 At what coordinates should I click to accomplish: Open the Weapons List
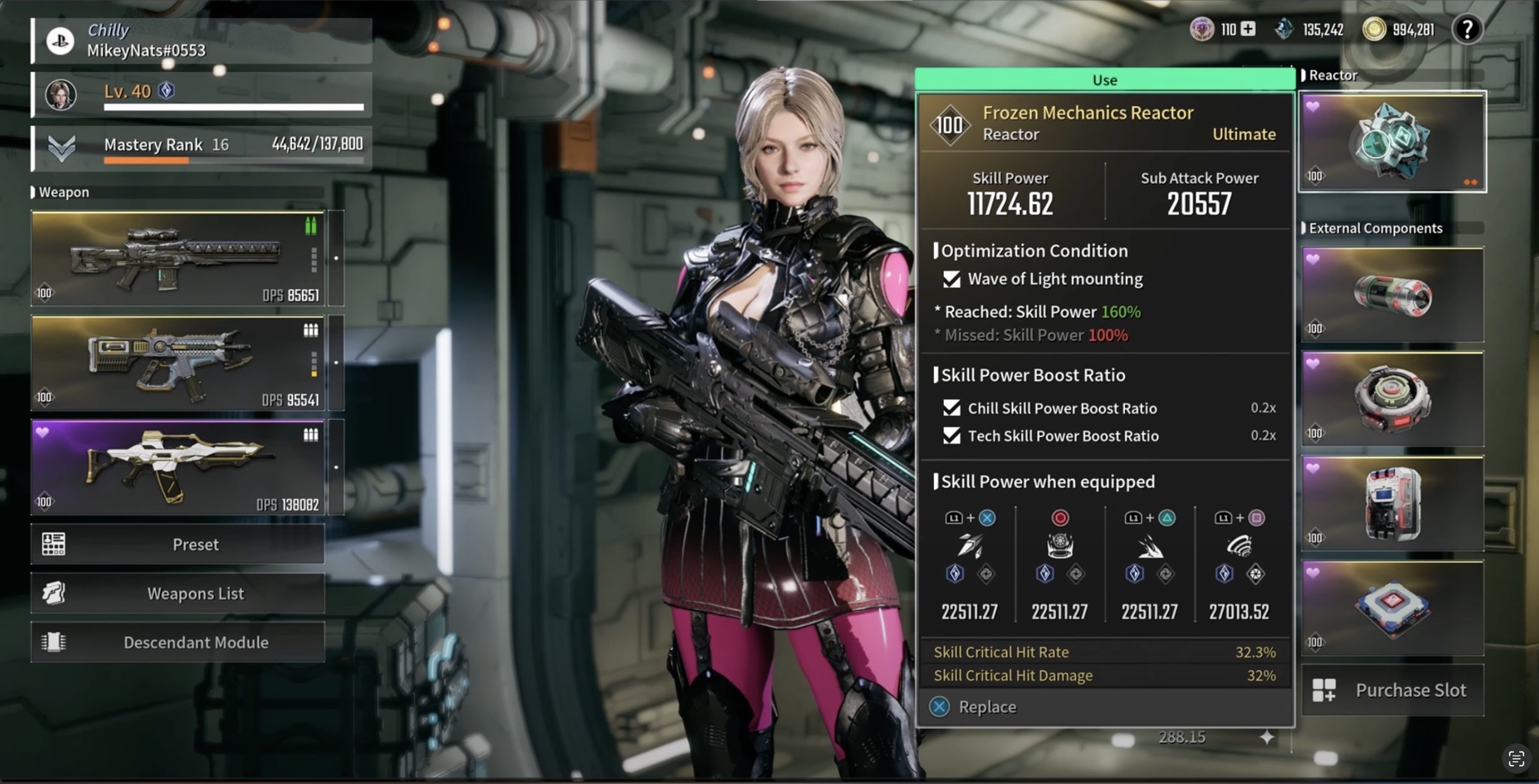(178, 594)
